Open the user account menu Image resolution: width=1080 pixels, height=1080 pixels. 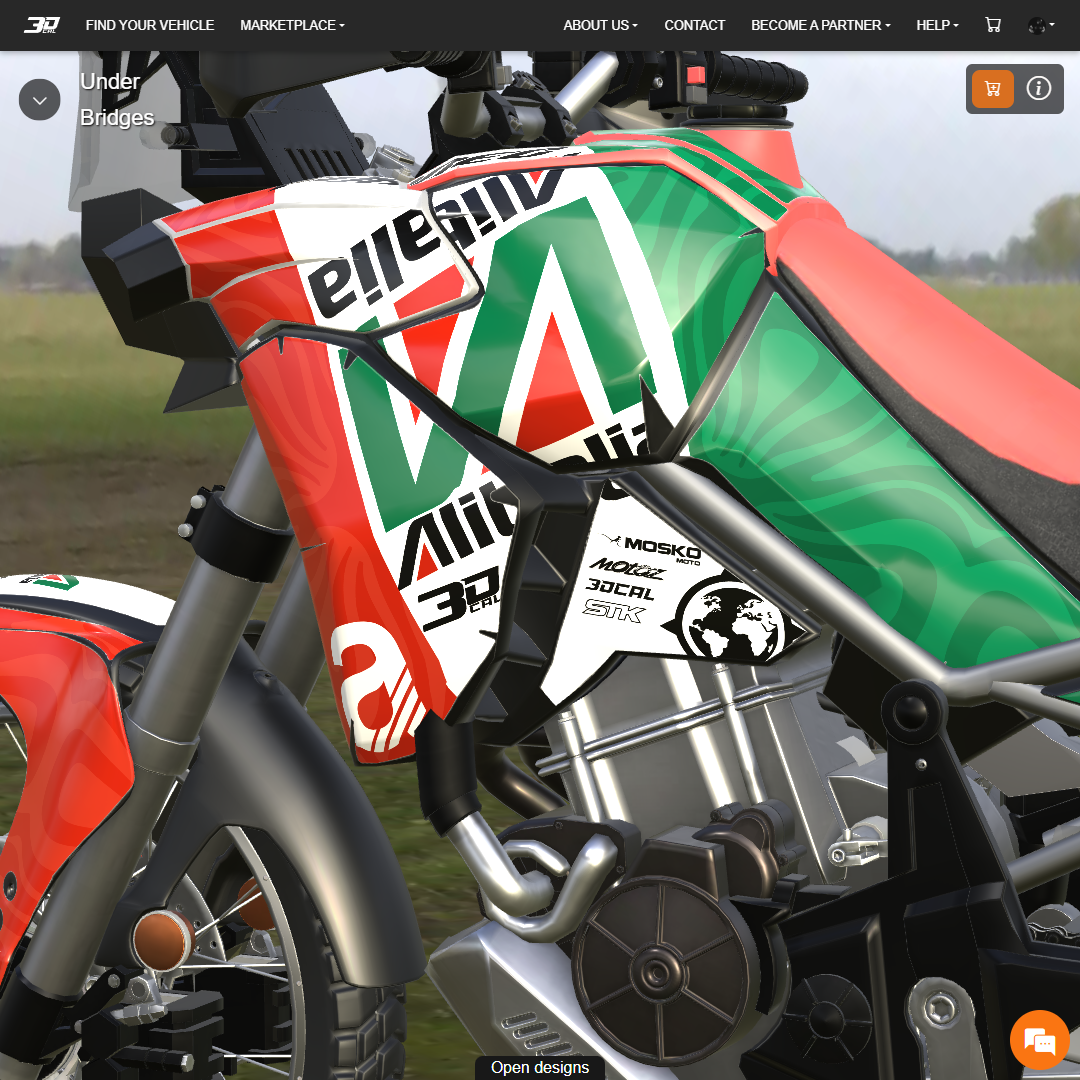tap(1041, 25)
